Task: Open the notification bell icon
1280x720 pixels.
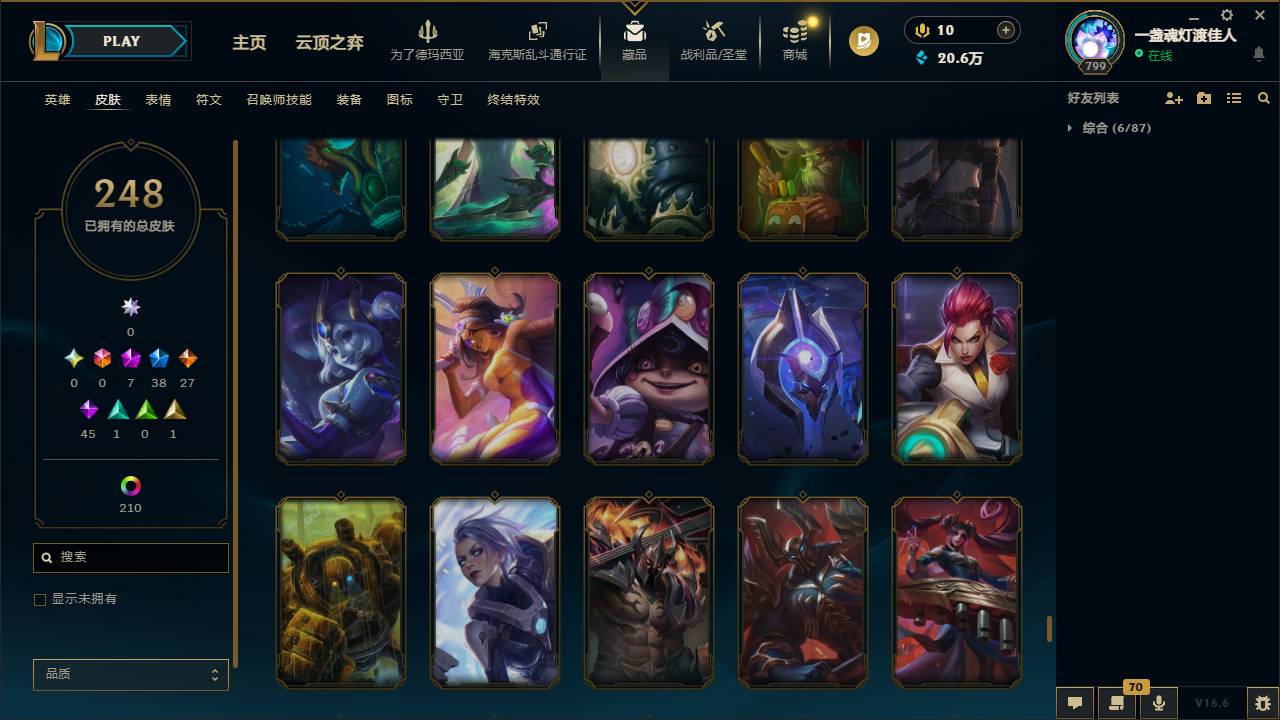Action: click(1260, 55)
